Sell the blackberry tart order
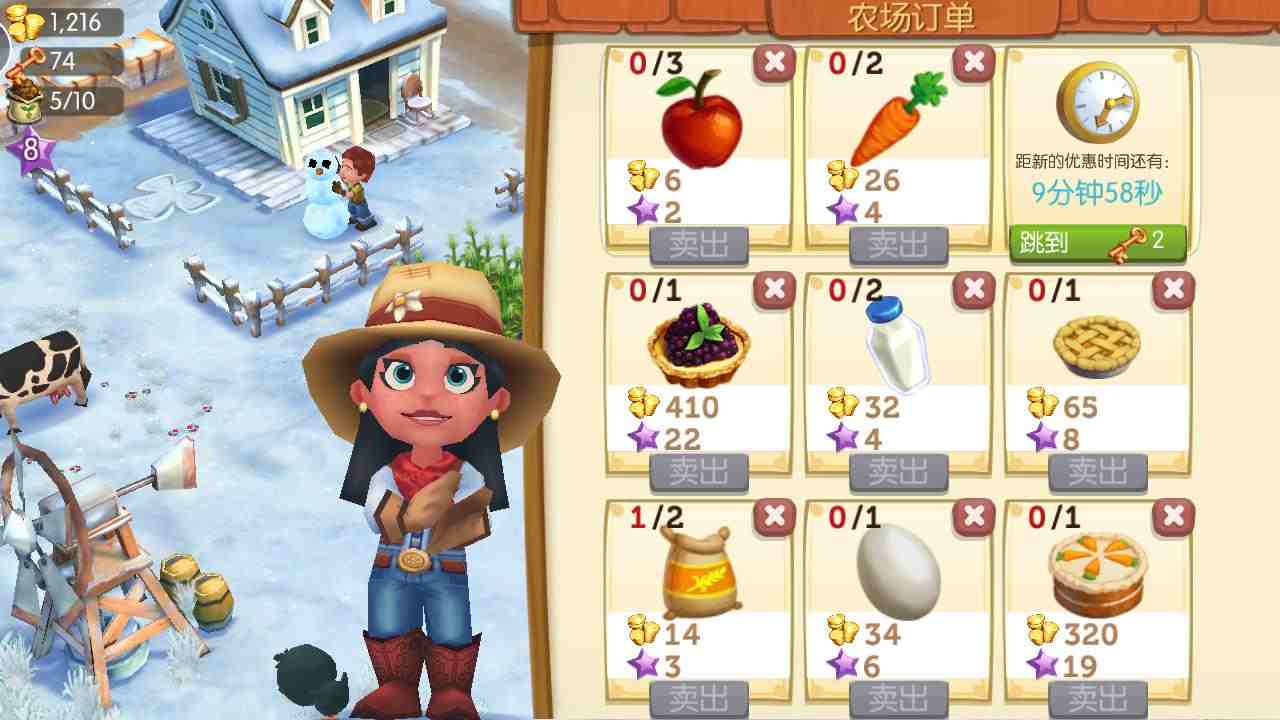 699,470
